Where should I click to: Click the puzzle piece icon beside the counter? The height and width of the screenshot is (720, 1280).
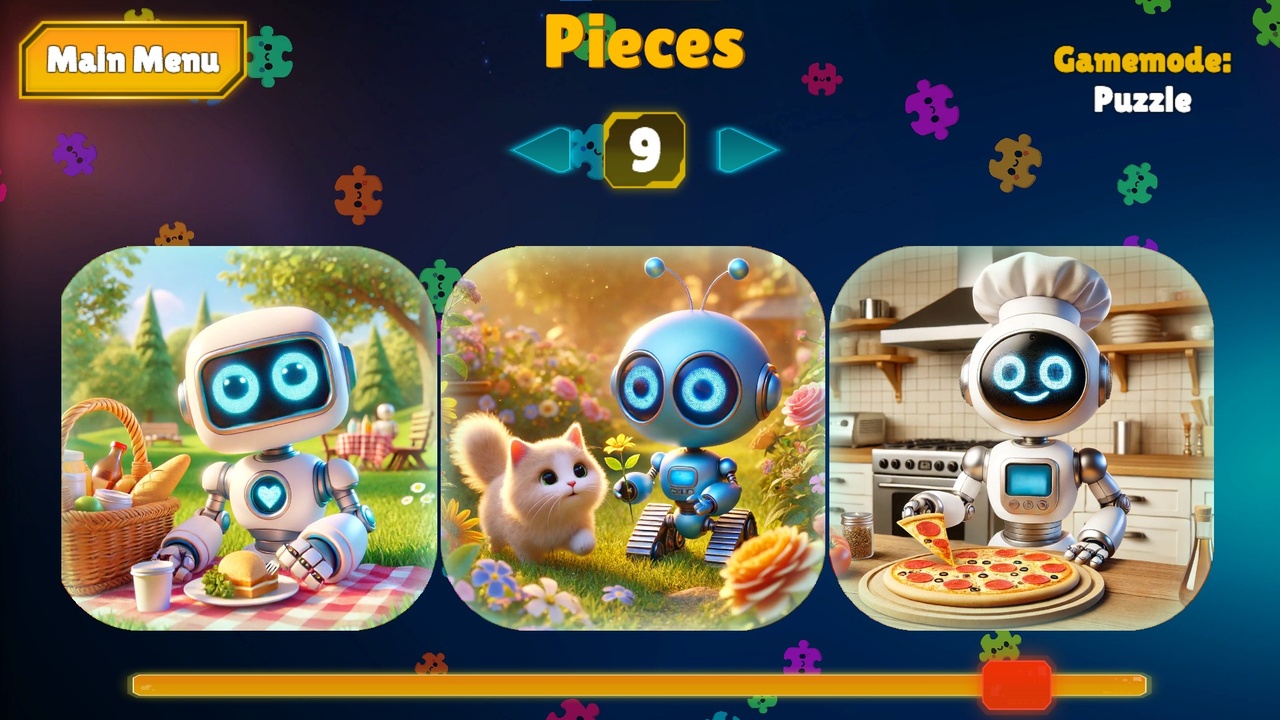(588, 148)
